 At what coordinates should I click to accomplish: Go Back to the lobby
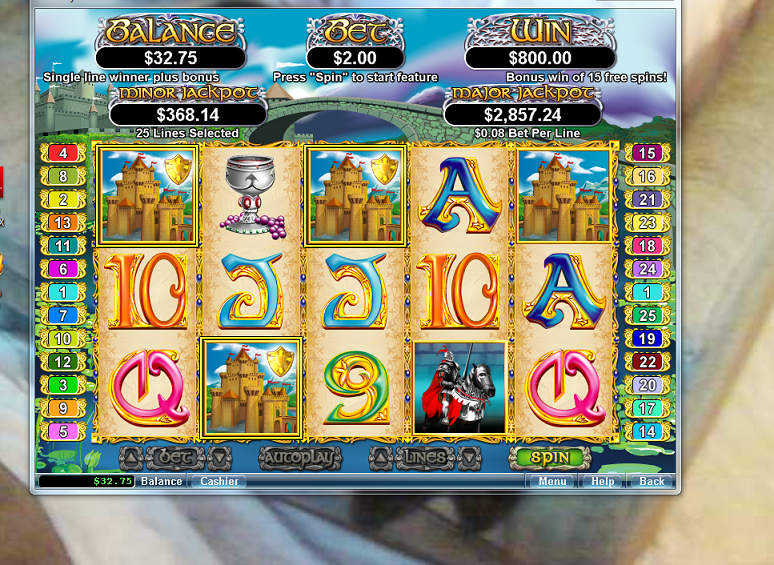[x=652, y=481]
